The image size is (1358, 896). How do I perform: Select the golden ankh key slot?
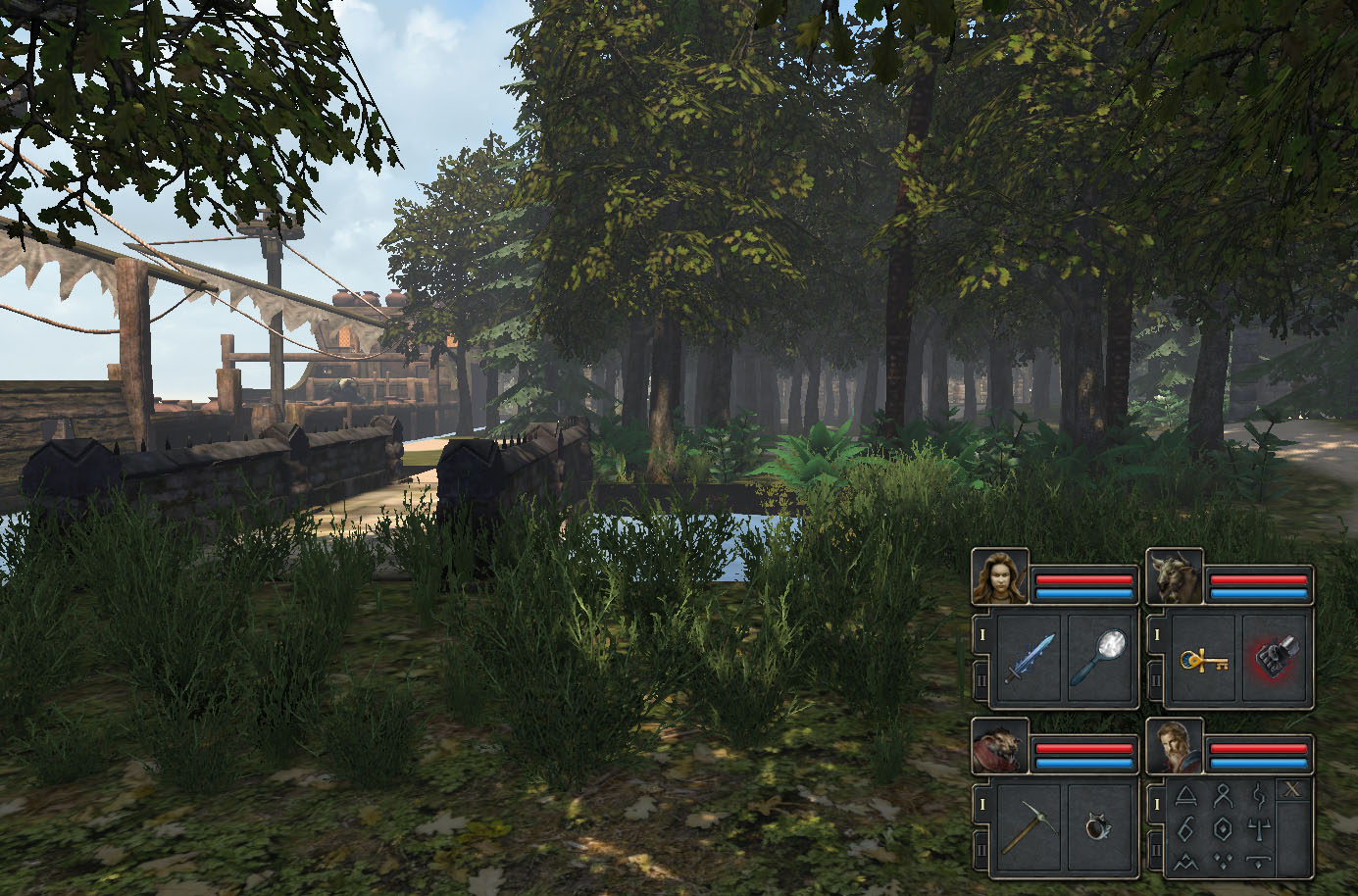point(1202,659)
